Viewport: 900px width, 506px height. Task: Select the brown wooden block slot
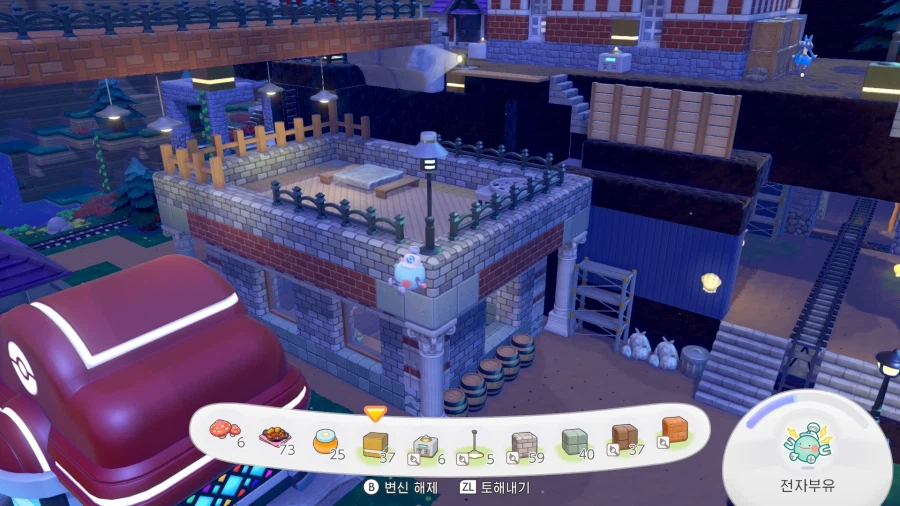click(x=624, y=436)
